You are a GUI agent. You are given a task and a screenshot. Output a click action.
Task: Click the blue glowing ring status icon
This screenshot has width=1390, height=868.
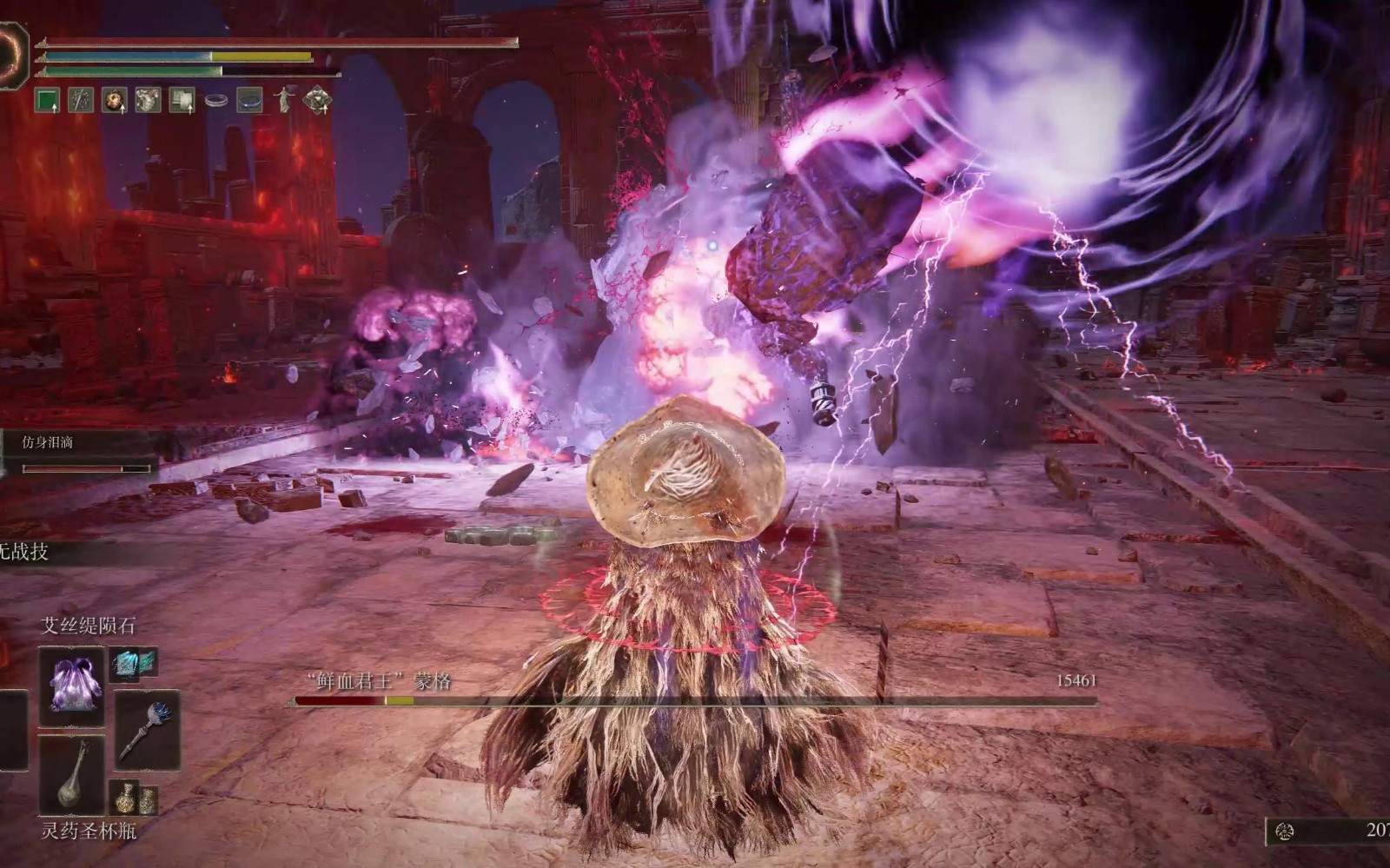(x=249, y=101)
